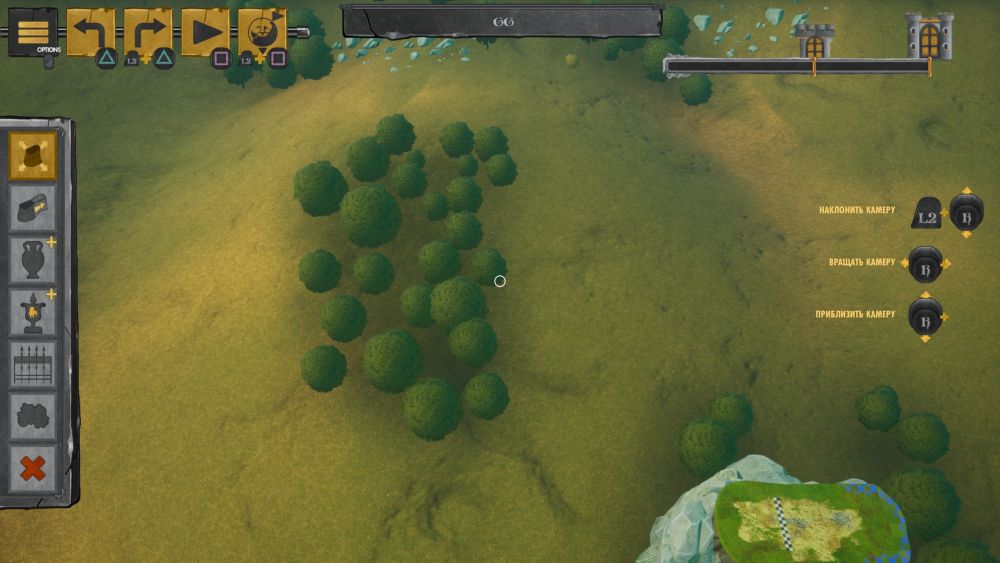Image resolution: width=1000 pixels, height=563 pixels.
Task: Choose the spiked fence tool
Action: point(34,365)
